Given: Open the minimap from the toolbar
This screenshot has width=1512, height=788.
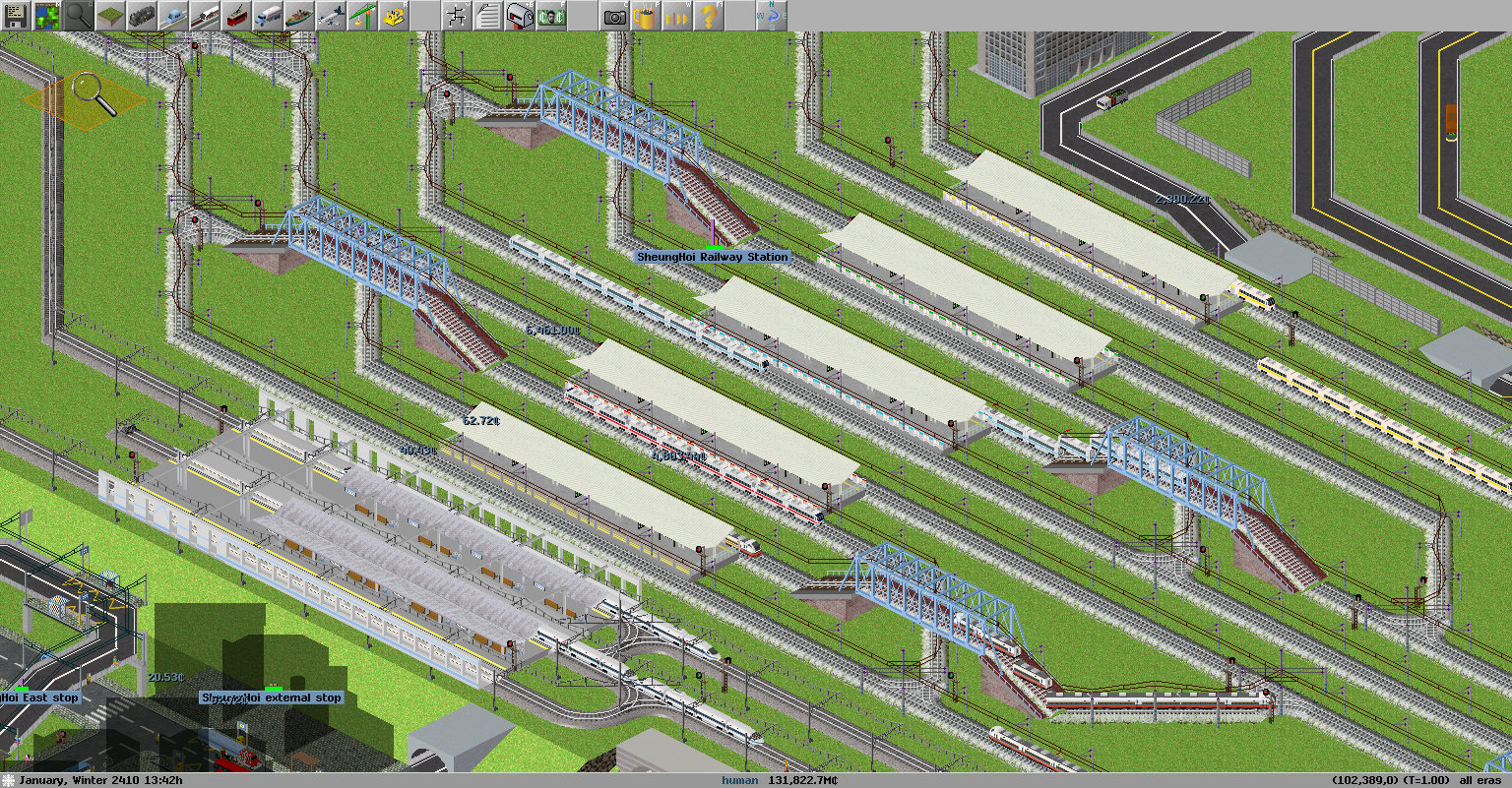Looking at the screenshot, I should 47,16.
